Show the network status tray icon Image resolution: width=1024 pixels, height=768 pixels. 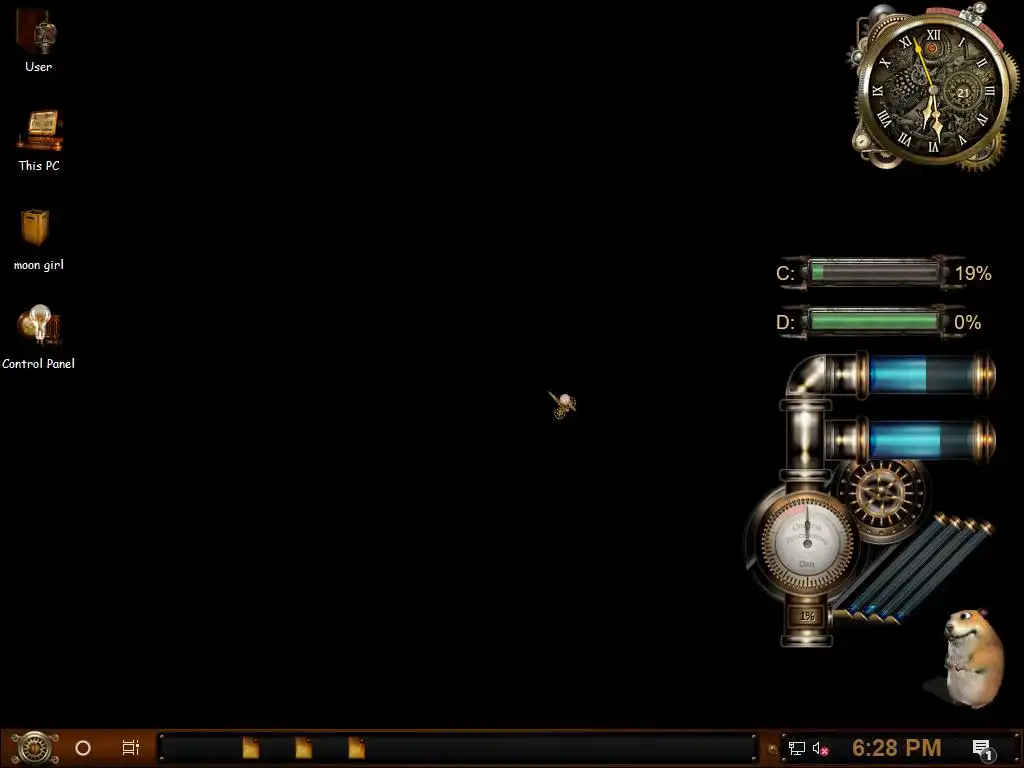[x=797, y=747]
